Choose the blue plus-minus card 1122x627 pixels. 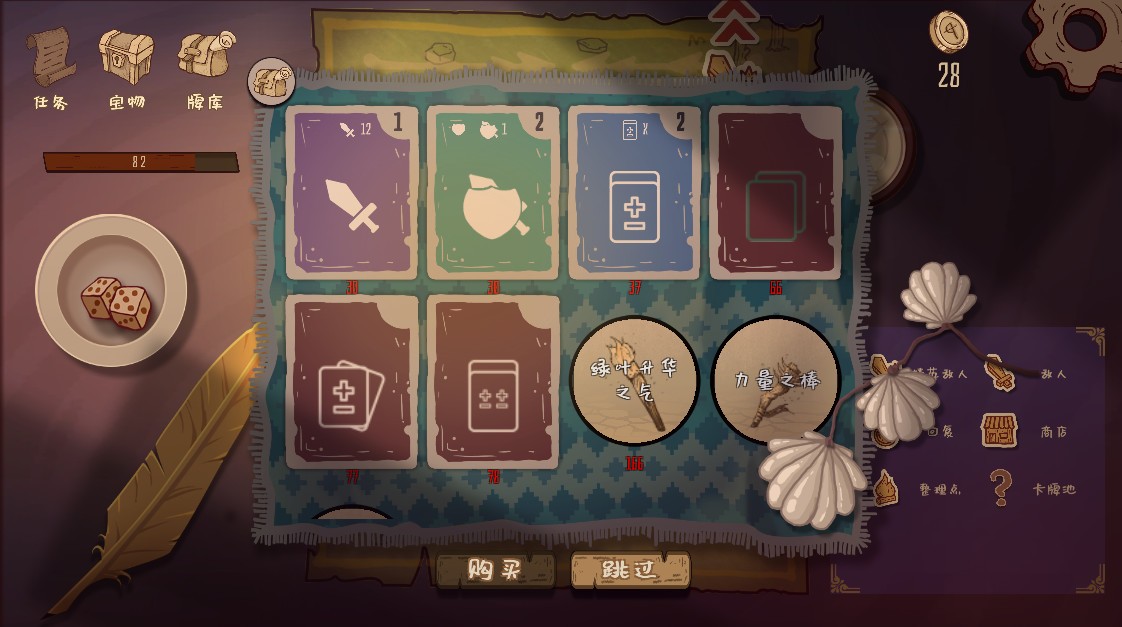(x=634, y=194)
